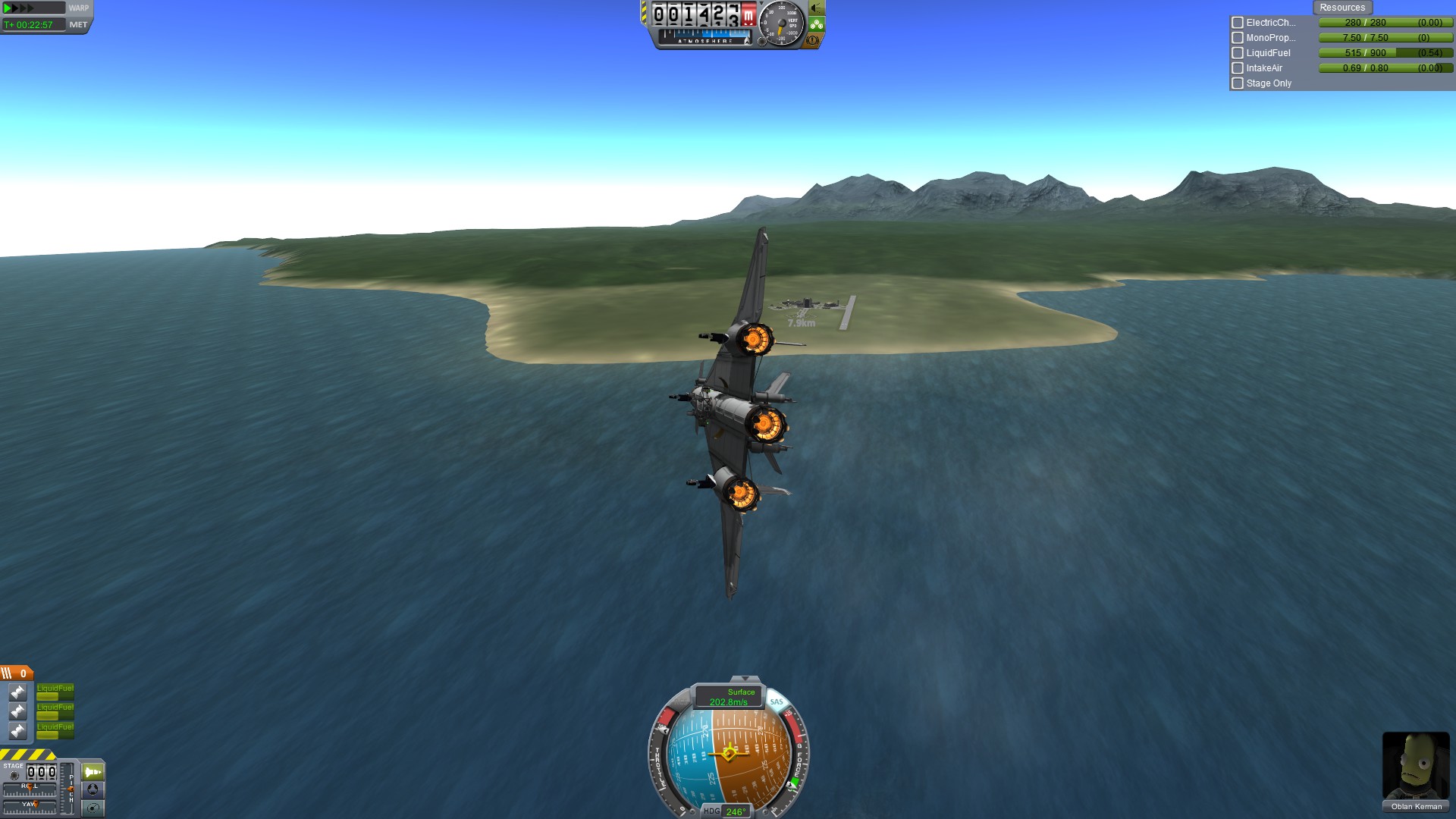Click Oblan Kerman's crew portrait
Screen dimensions: 1456x819
click(1415, 766)
